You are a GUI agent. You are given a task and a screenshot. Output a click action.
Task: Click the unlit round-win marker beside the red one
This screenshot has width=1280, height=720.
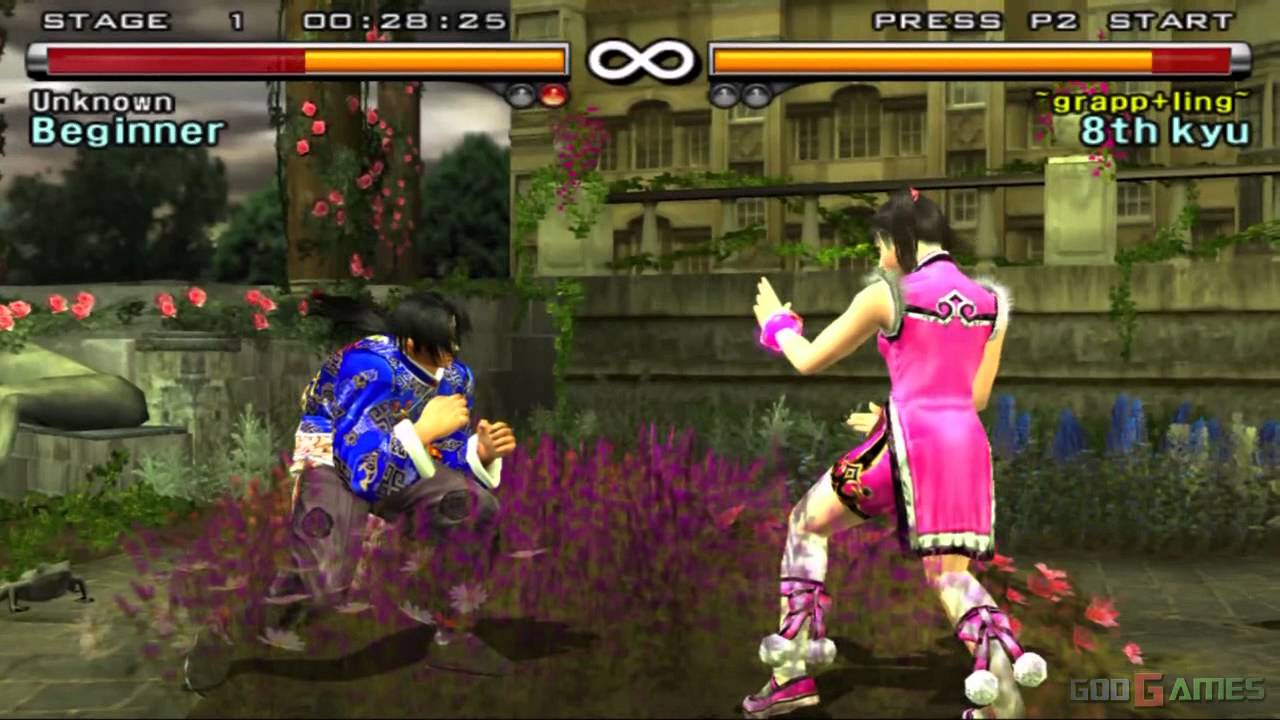(520, 95)
